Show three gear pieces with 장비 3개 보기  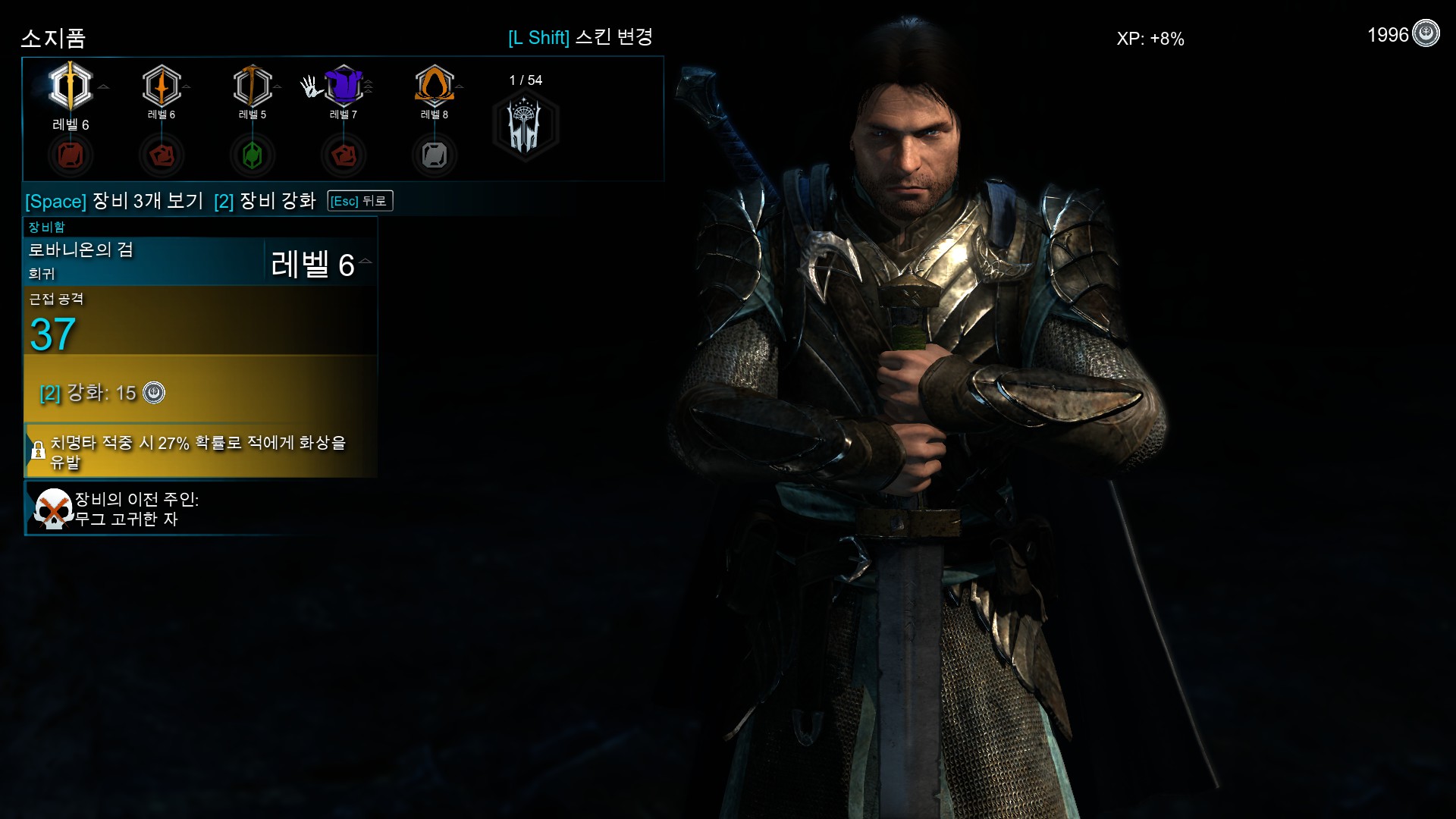(x=115, y=201)
